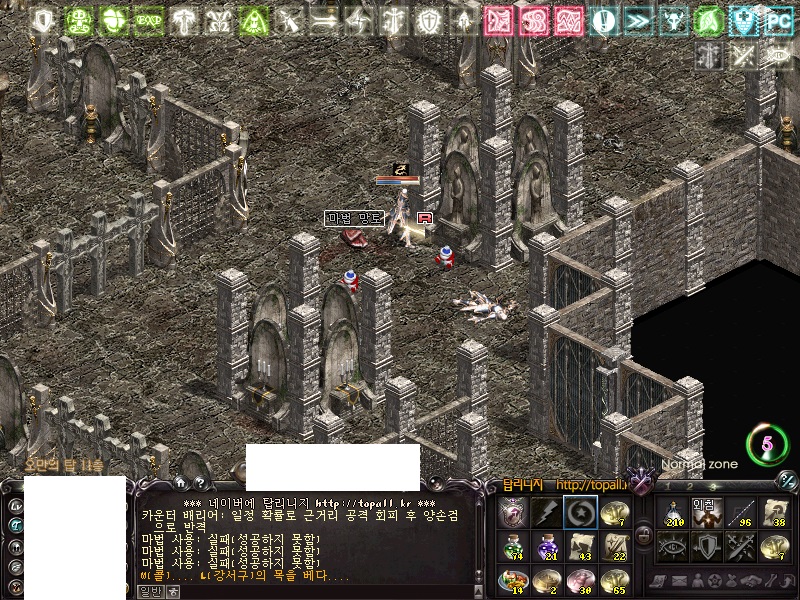The height and width of the screenshot is (600, 800).
Task: Select the circular star skill slot
Action: click(580, 512)
